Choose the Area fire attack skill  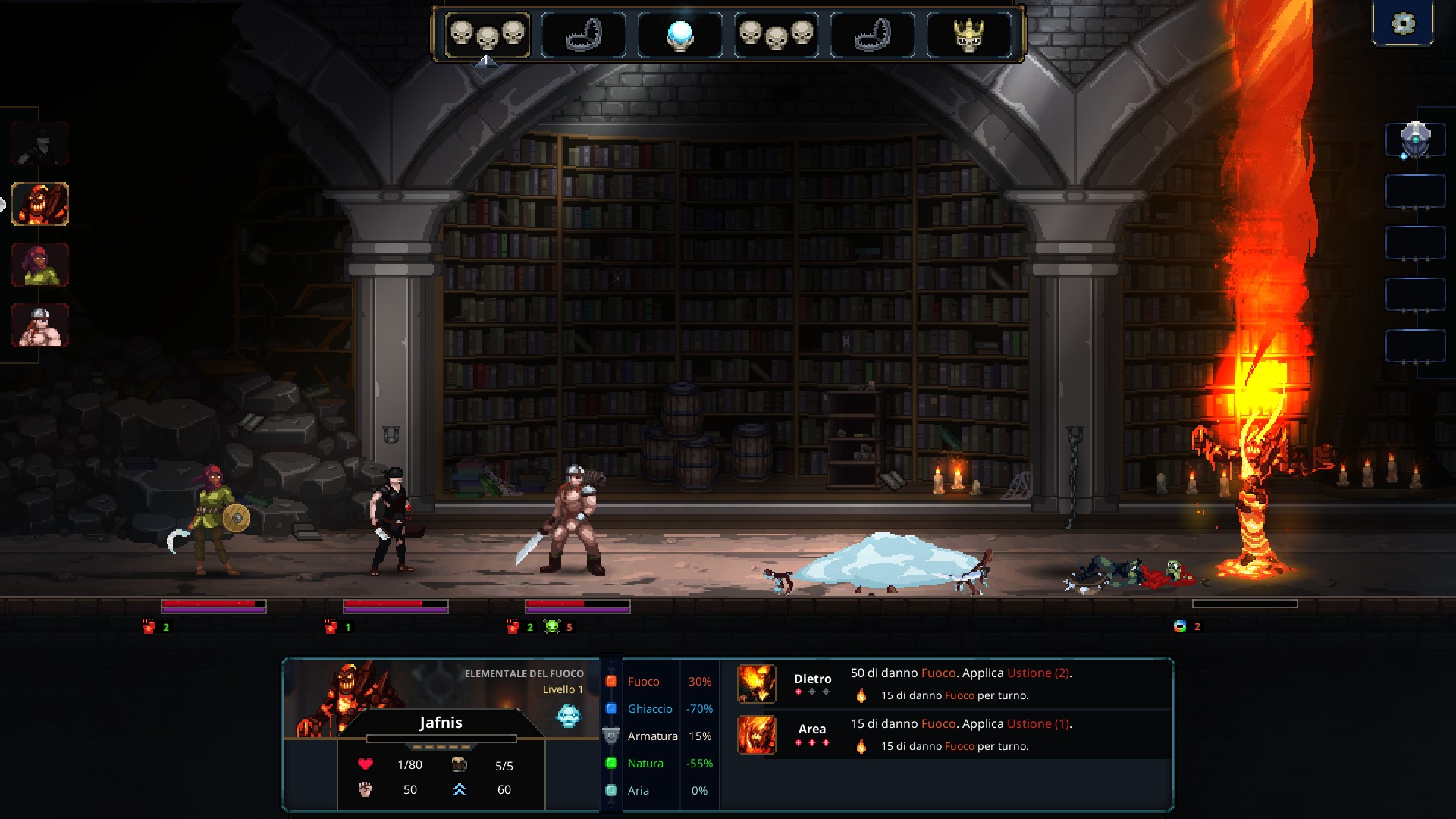tap(757, 734)
